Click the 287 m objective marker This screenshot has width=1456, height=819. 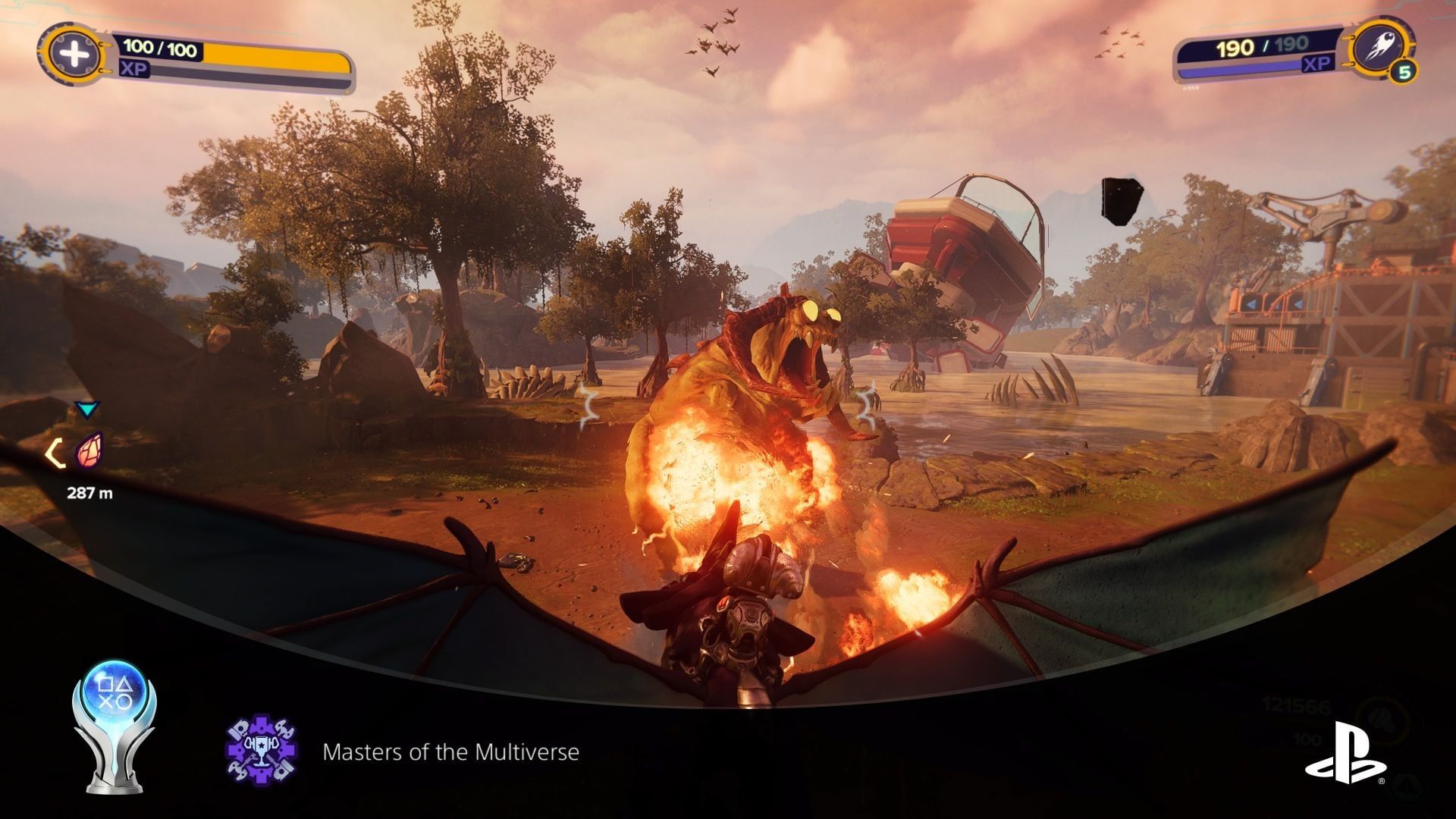point(89,452)
